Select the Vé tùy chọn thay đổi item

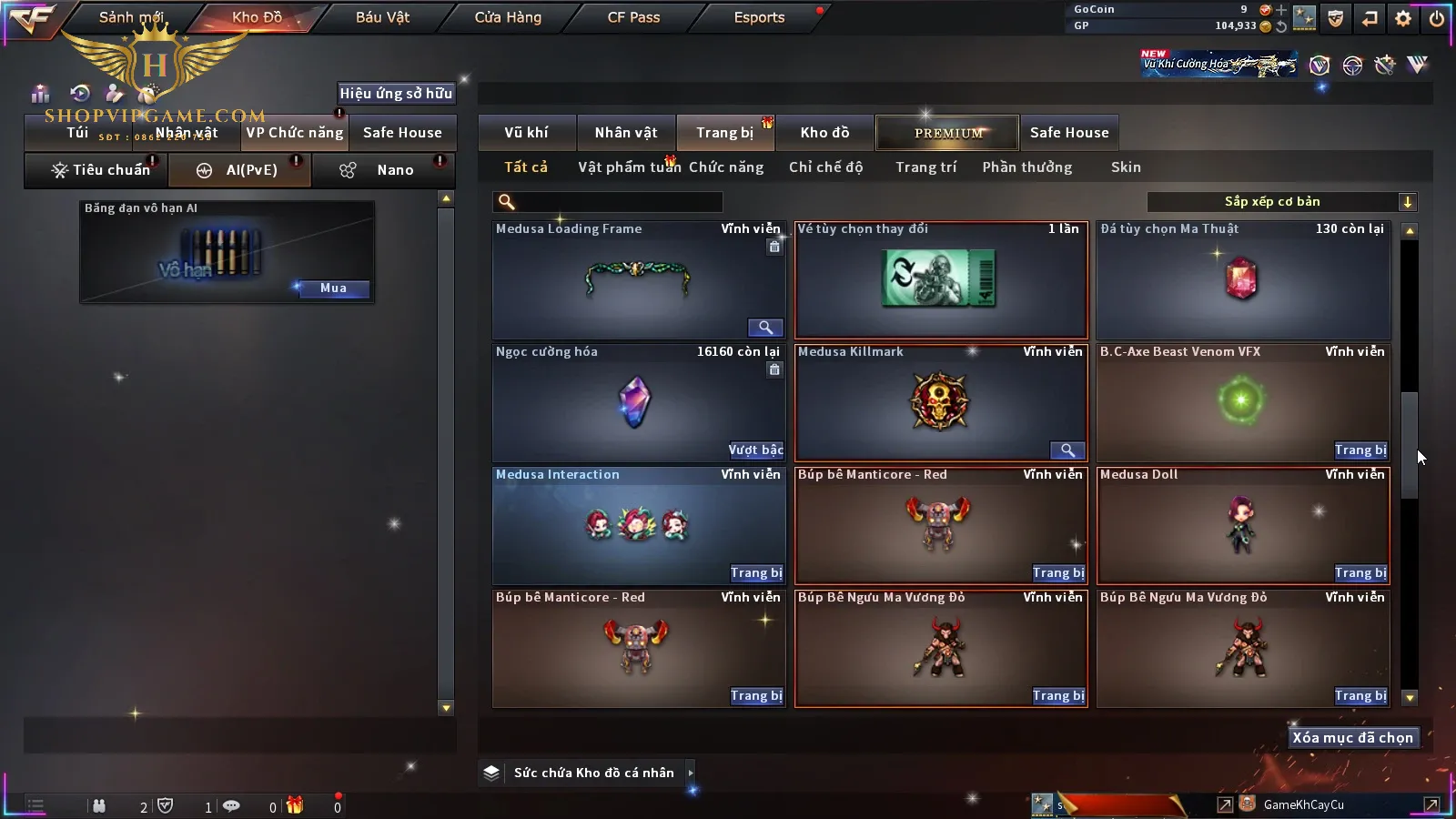point(941,280)
